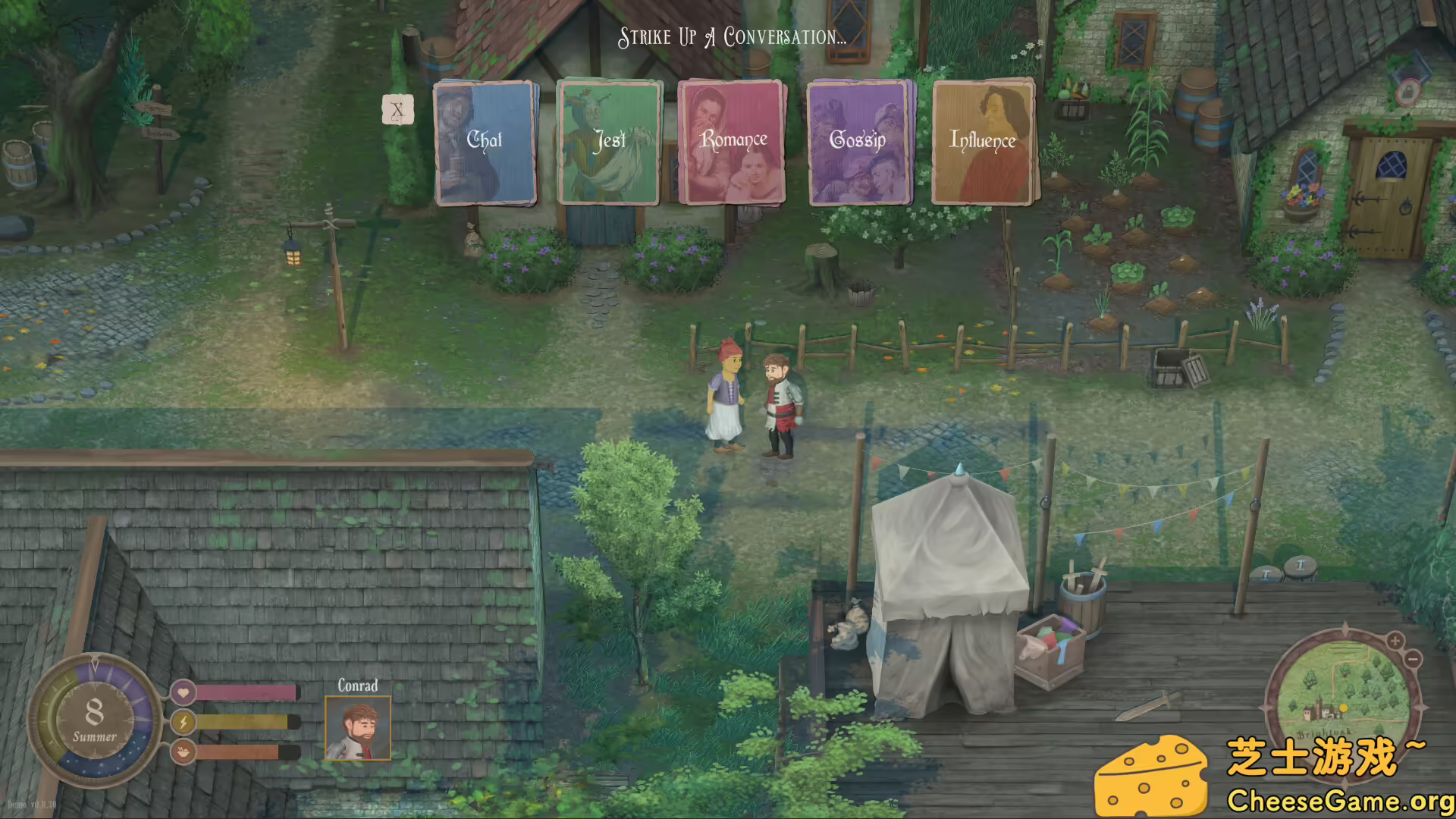Viewport: 1456px width, 819px height.
Task: Zoom in on the minimap with plus button
Action: [x=1394, y=641]
